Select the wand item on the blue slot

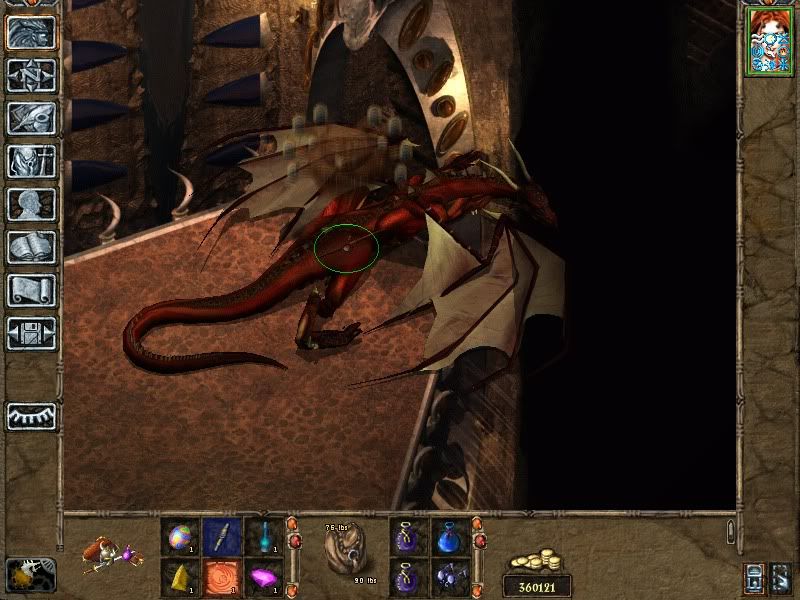click(222, 535)
